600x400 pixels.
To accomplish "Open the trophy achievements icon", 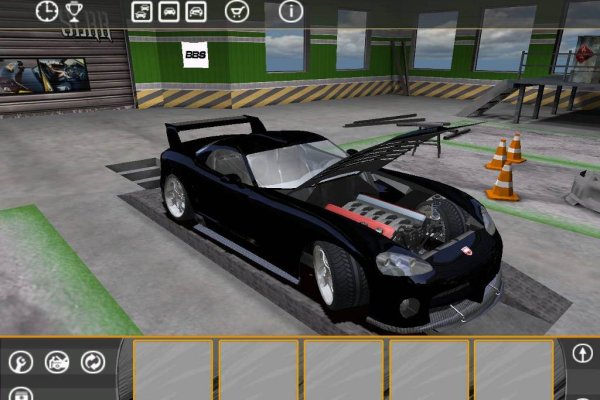I will 74,11.
